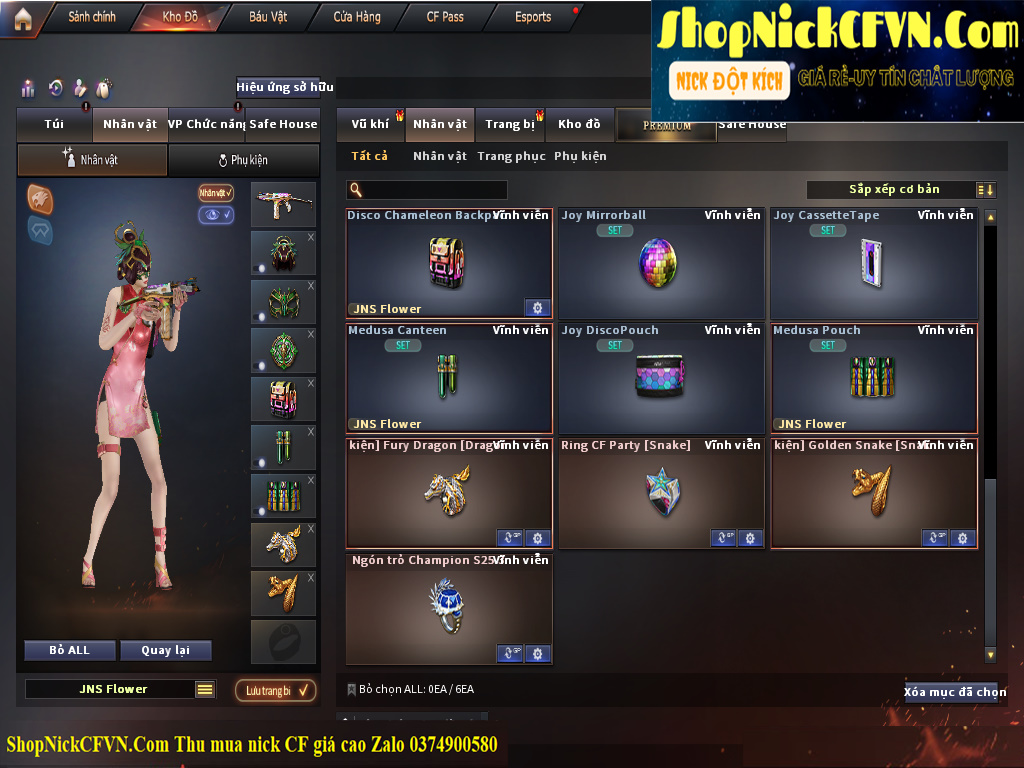Viewport: 1024px width, 768px height.
Task: Click the Quay lại back button
Action: (165, 650)
